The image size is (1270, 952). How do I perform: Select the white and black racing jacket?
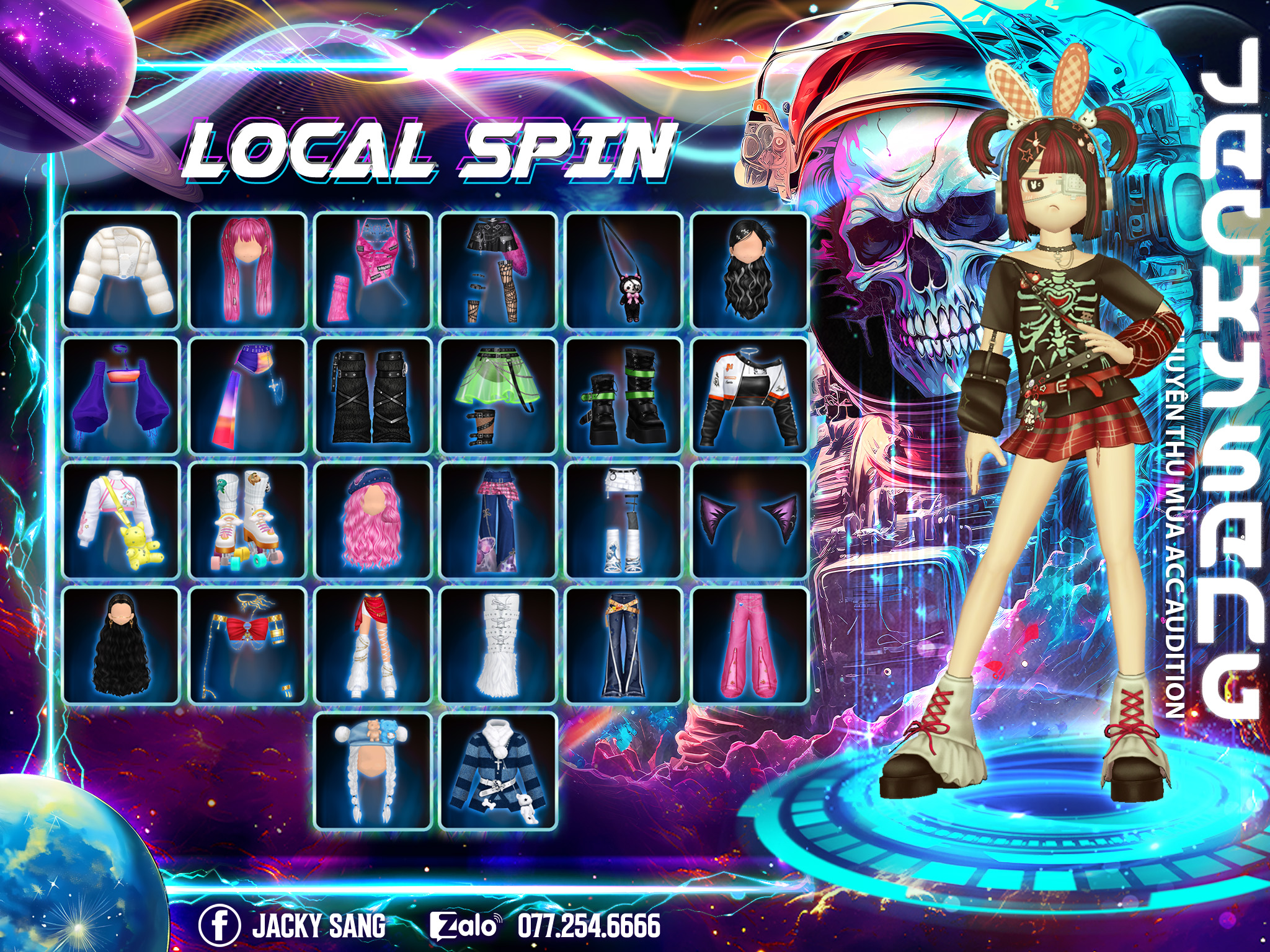pyautogui.click(x=750, y=396)
